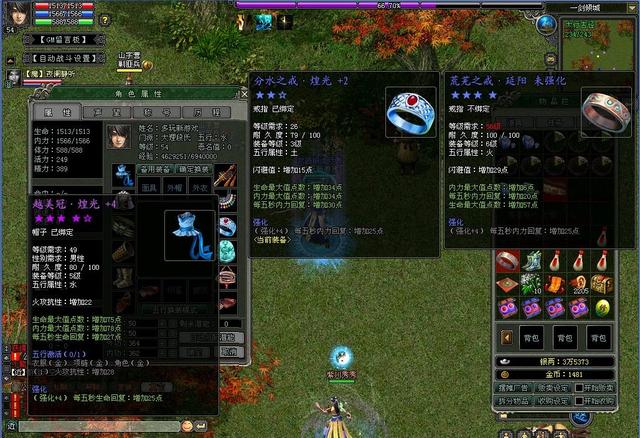640x438 pixels.
Task: Switch to the 属性 attributes tab
Action: [51, 113]
